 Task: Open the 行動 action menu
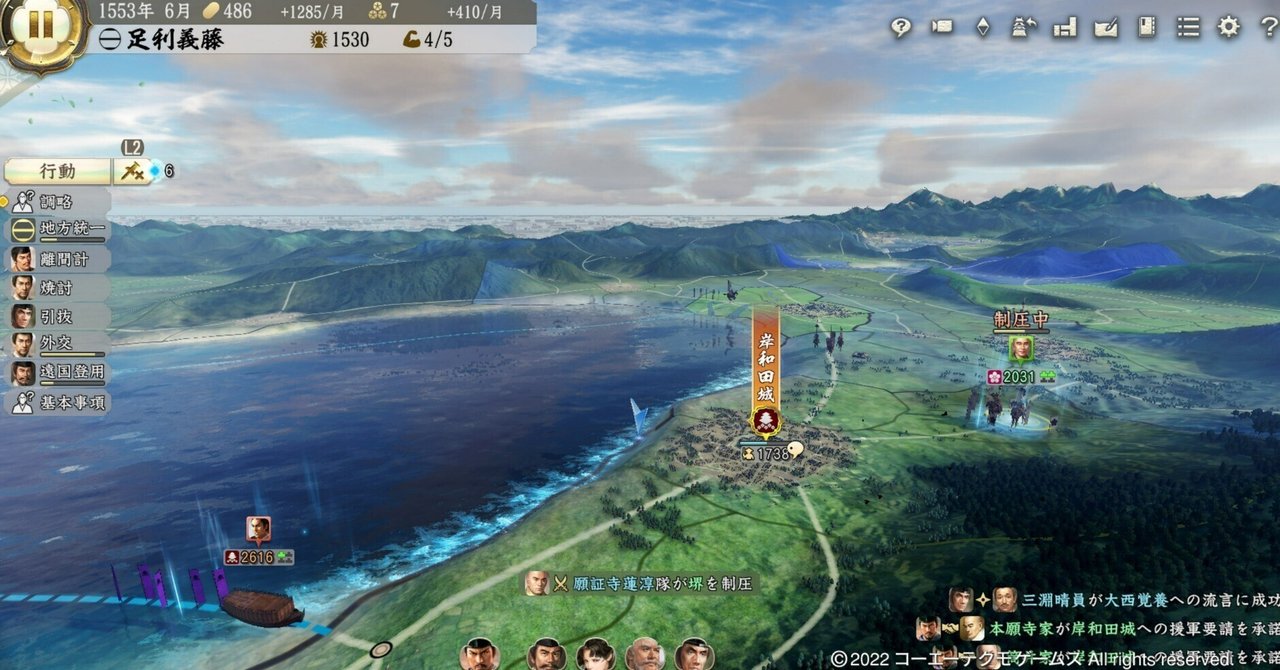[x=57, y=171]
